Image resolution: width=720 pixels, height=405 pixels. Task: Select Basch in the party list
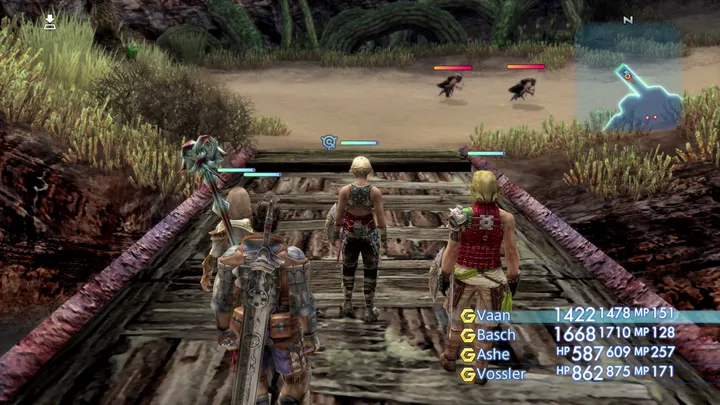click(x=497, y=334)
